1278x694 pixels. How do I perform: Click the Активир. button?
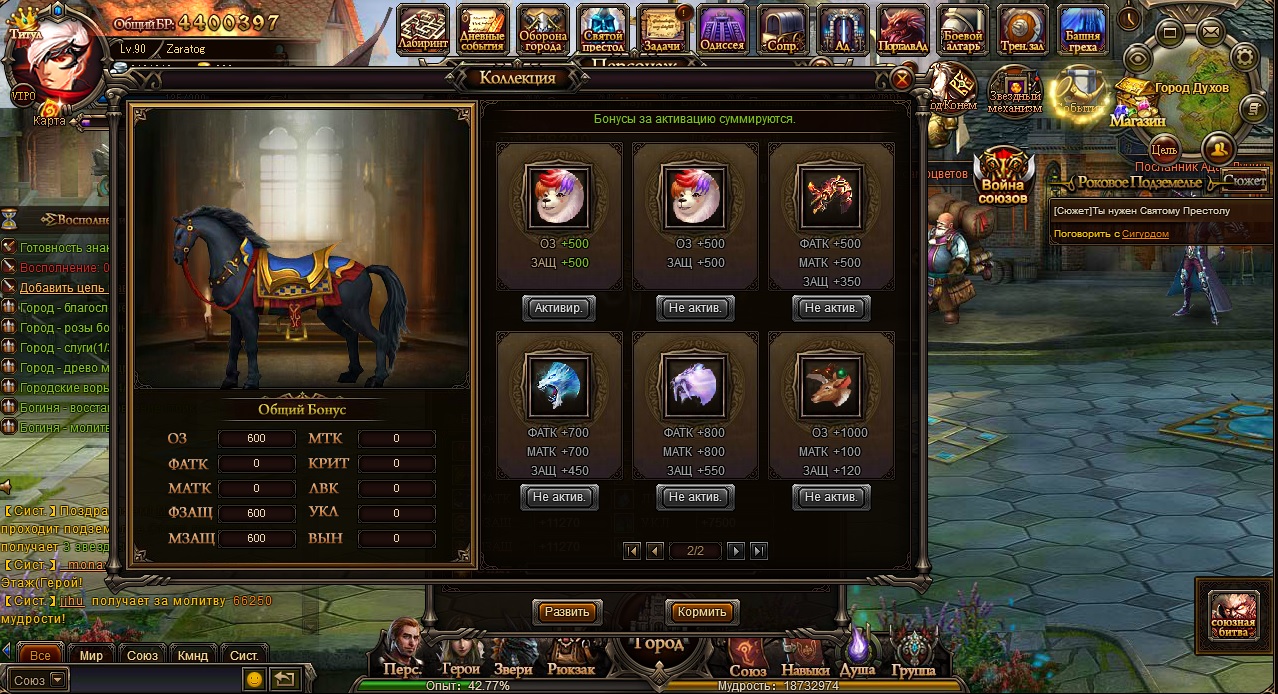point(559,308)
